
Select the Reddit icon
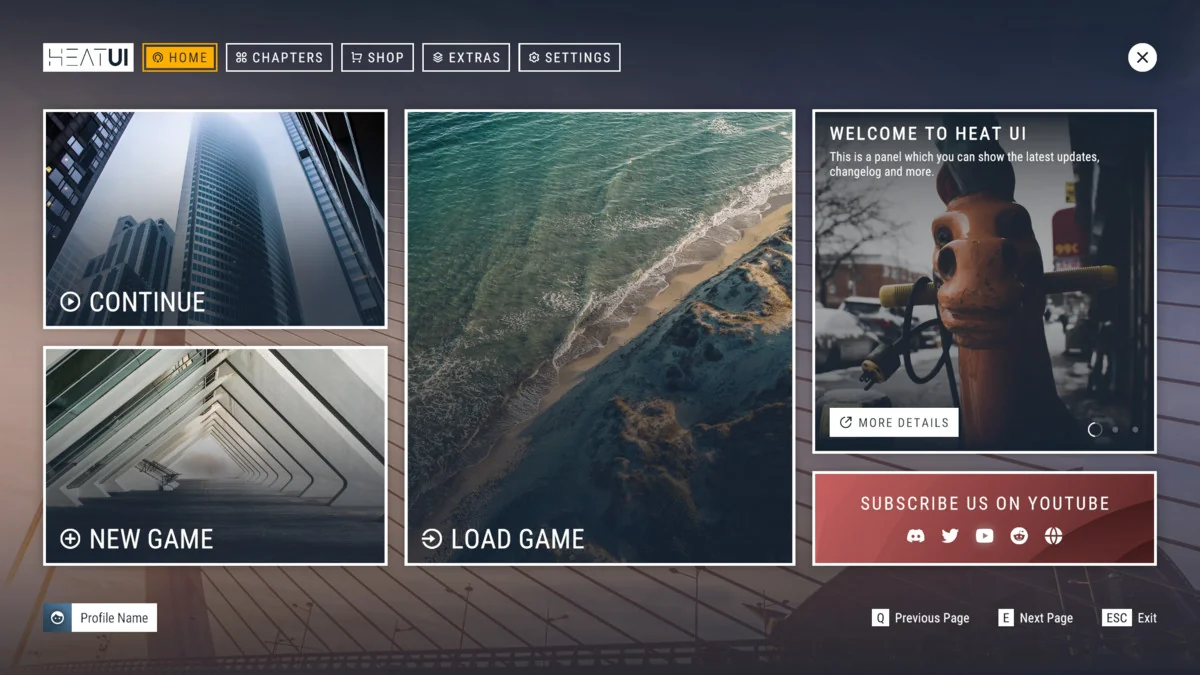1019,536
